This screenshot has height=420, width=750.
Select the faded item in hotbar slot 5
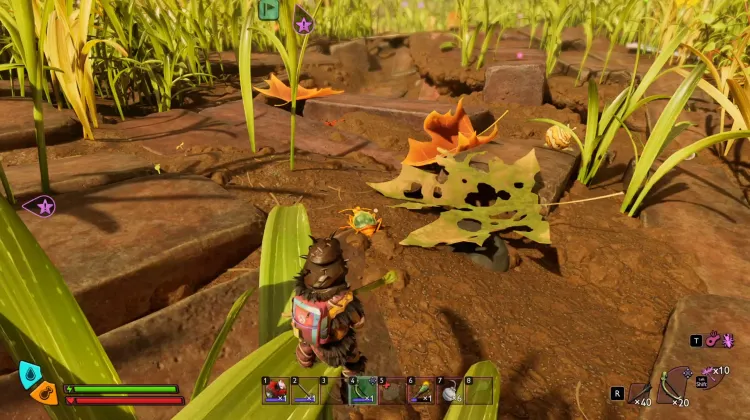(393, 391)
